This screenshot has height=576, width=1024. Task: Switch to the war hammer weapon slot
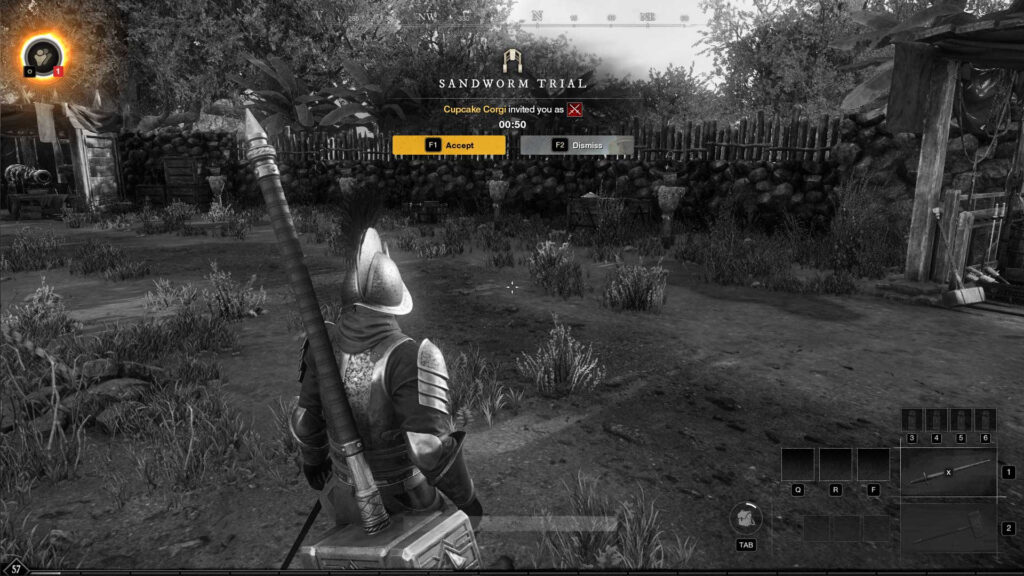coord(948,527)
